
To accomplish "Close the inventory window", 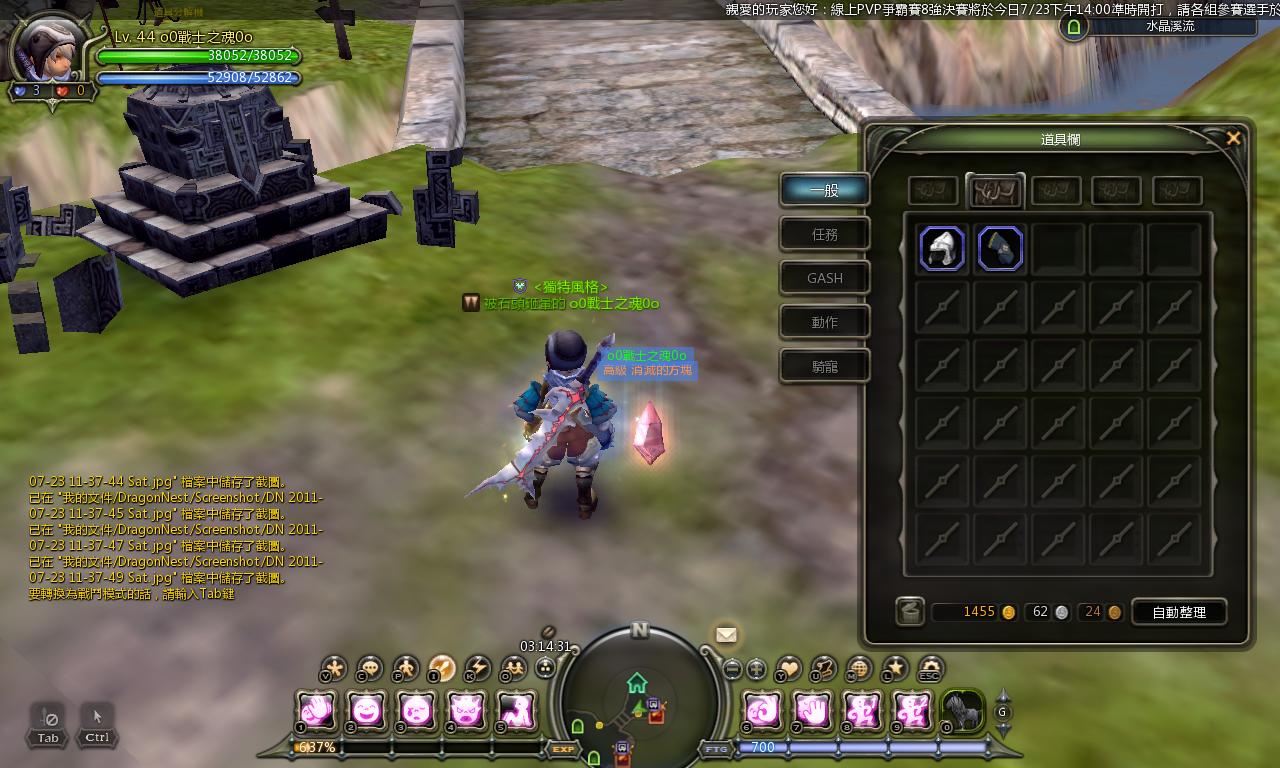I will click(1233, 139).
